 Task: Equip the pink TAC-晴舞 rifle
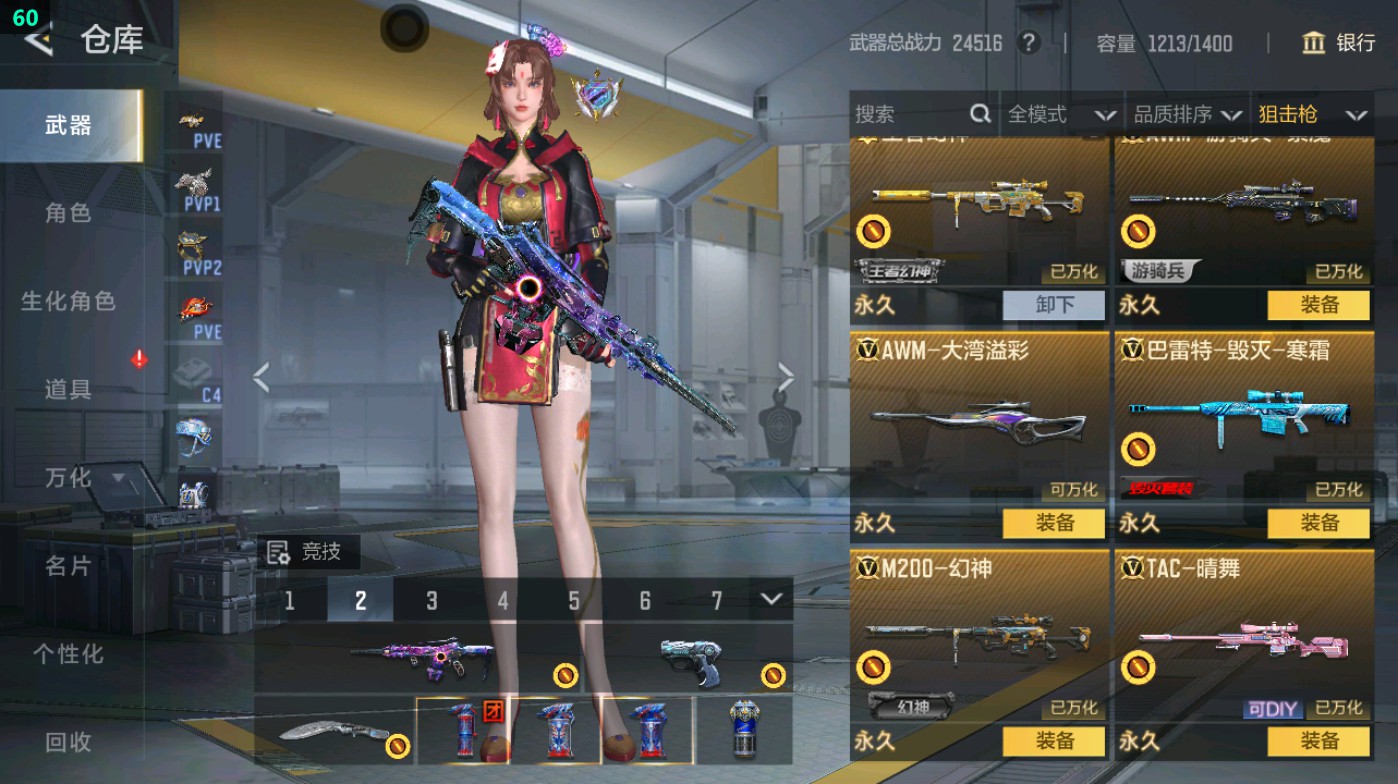(1318, 741)
